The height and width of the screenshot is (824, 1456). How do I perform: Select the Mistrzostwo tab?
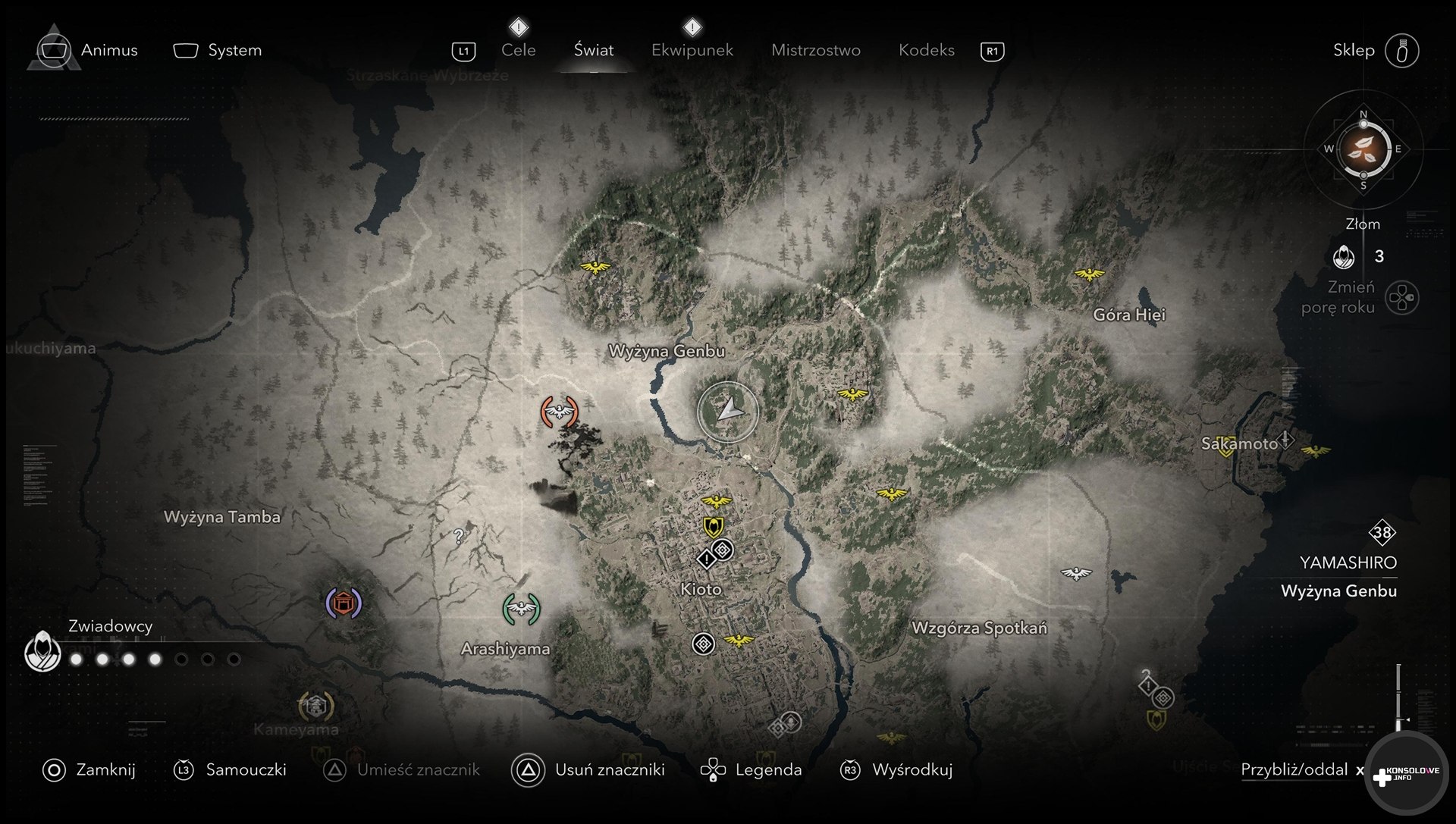(815, 50)
